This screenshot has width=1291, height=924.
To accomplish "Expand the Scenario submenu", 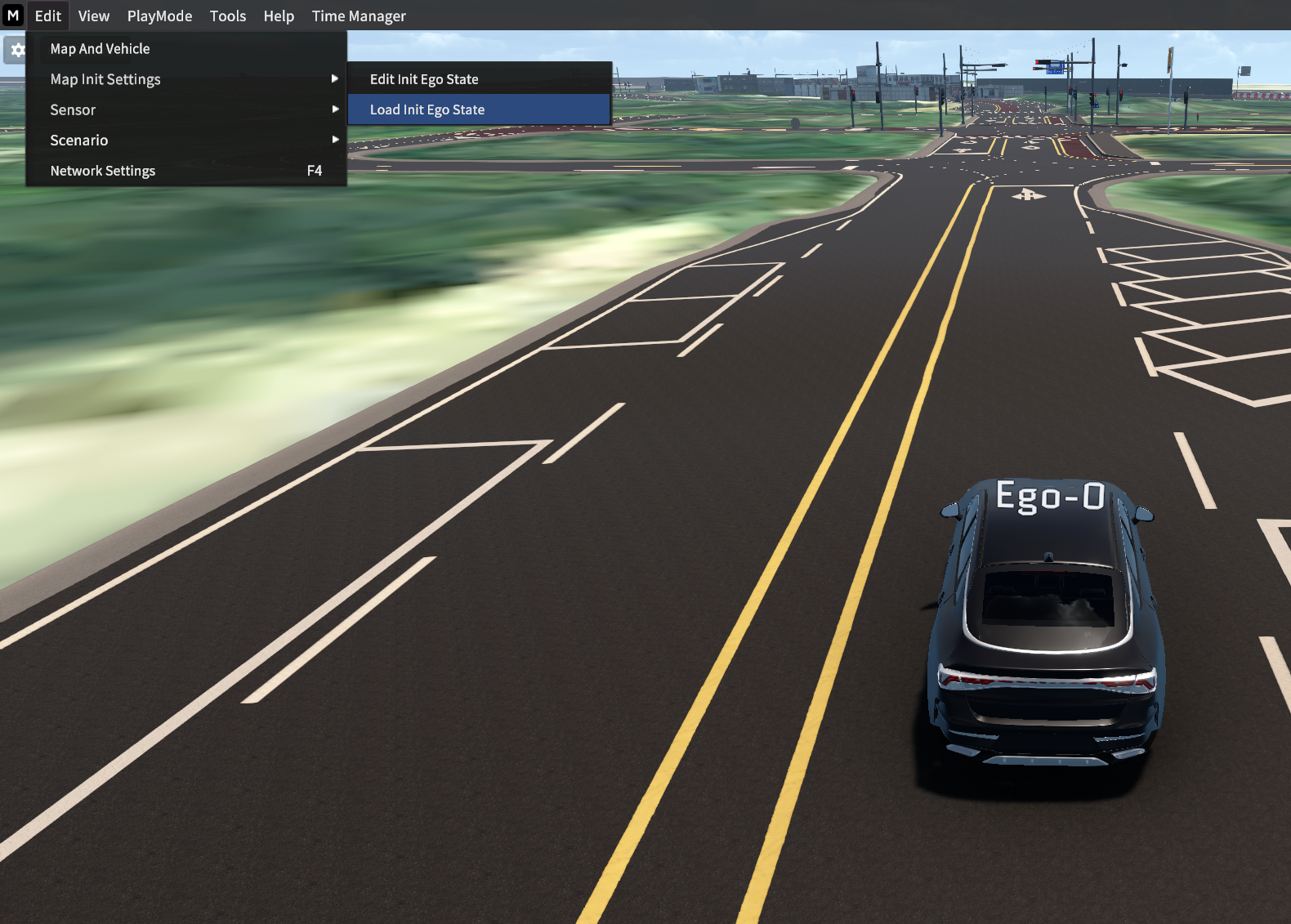I will click(79, 141).
